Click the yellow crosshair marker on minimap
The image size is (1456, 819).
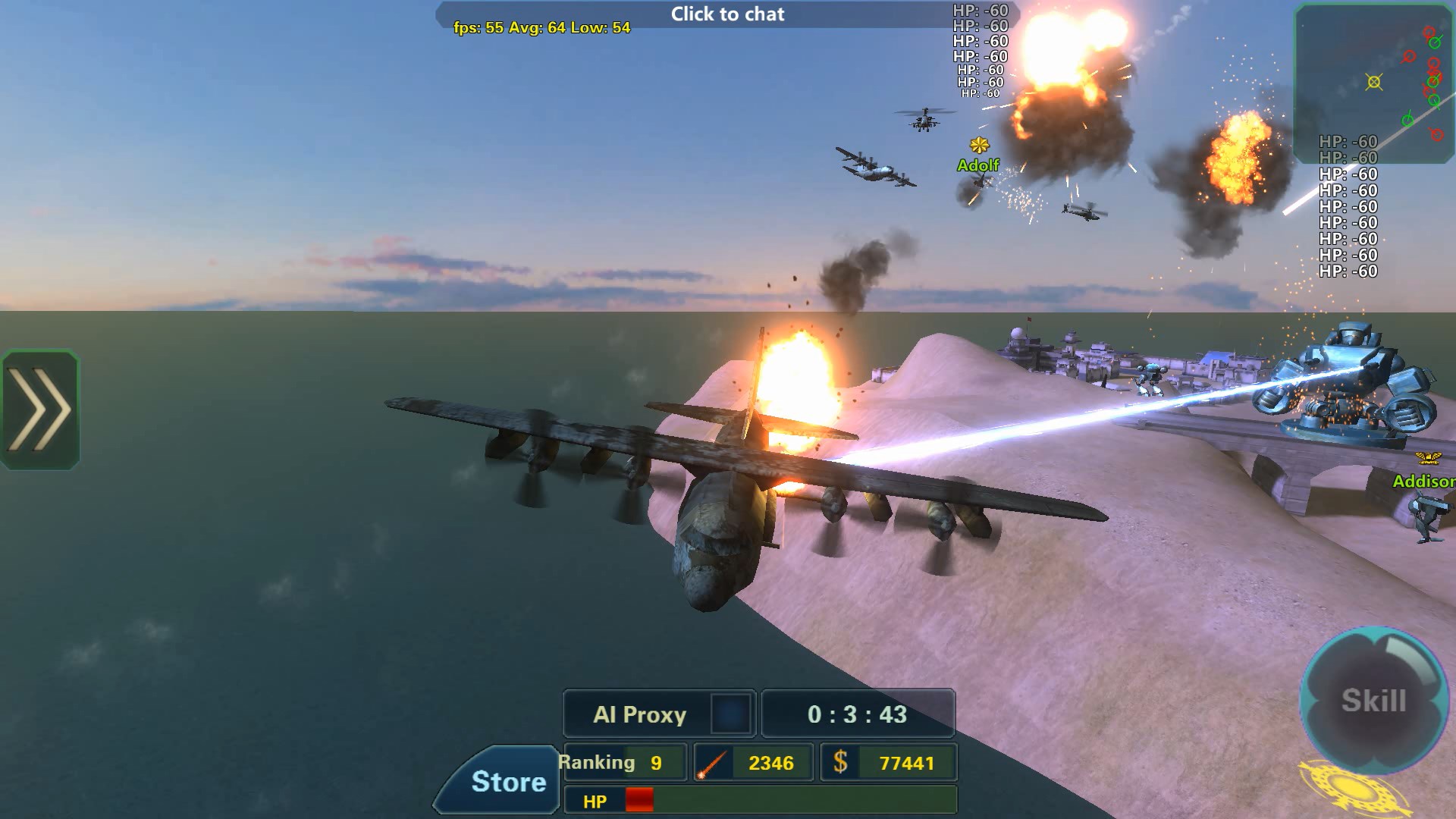pyautogui.click(x=1374, y=80)
